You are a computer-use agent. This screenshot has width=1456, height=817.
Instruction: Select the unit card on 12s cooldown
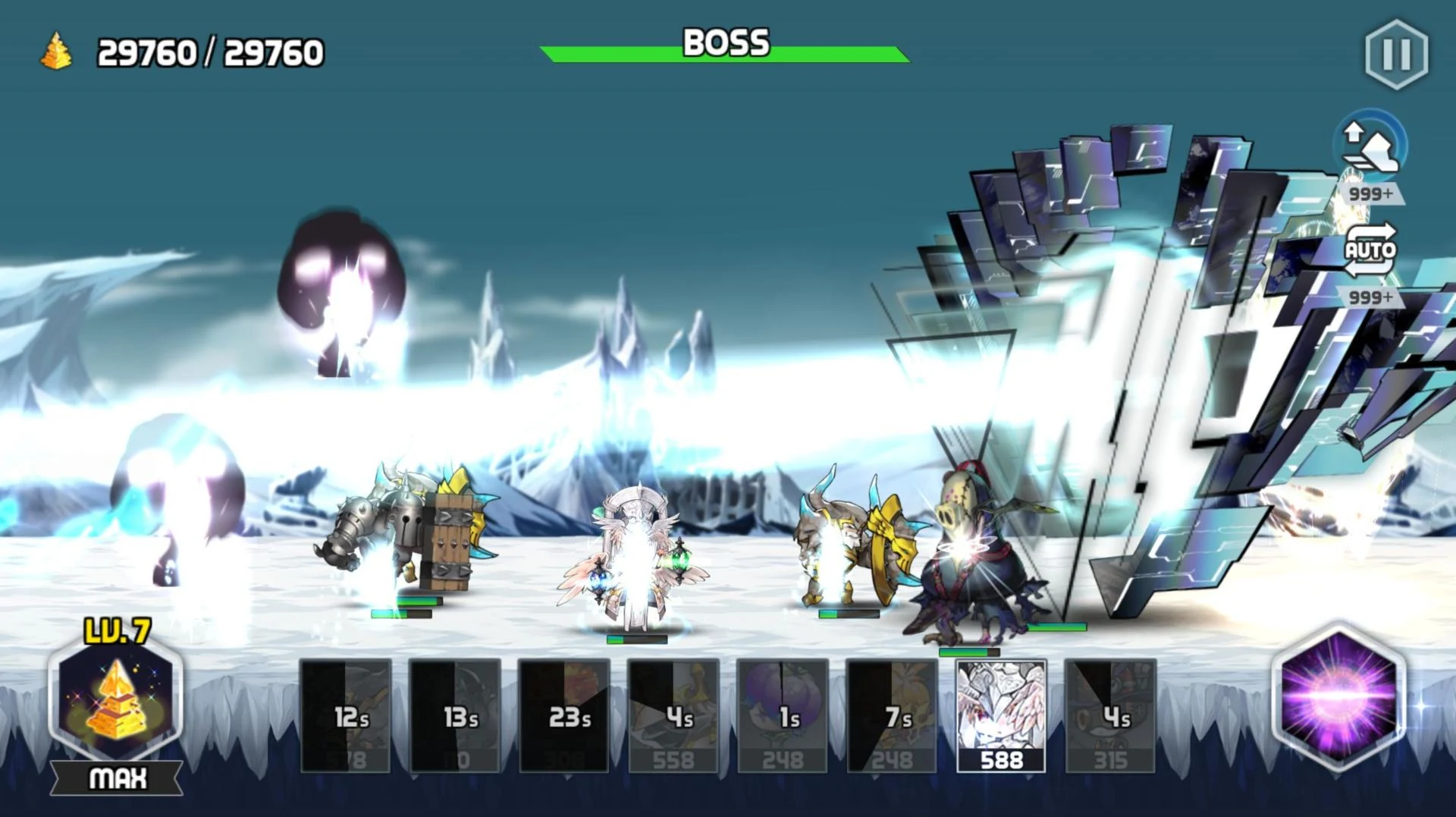point(346,716)
